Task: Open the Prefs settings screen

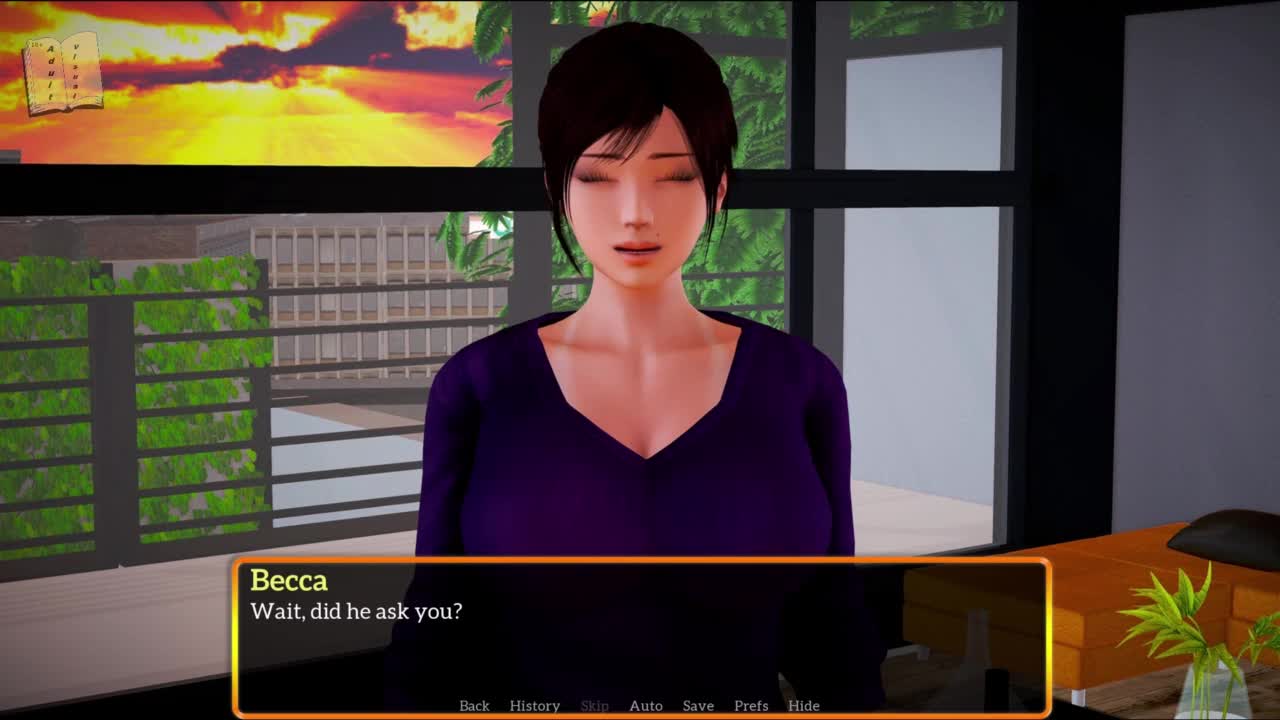Action: coord(751,705)
